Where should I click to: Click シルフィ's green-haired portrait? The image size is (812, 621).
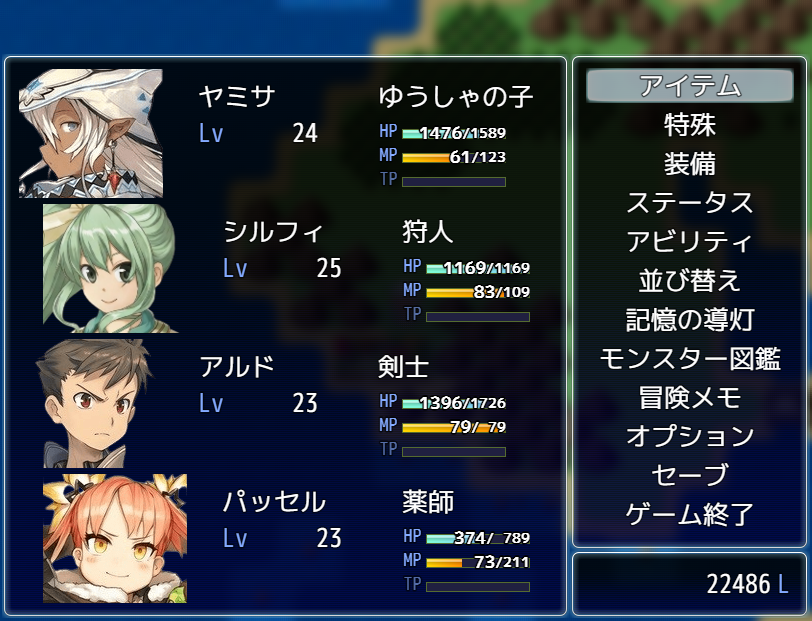pyautogui.click(x=110, y=268)
